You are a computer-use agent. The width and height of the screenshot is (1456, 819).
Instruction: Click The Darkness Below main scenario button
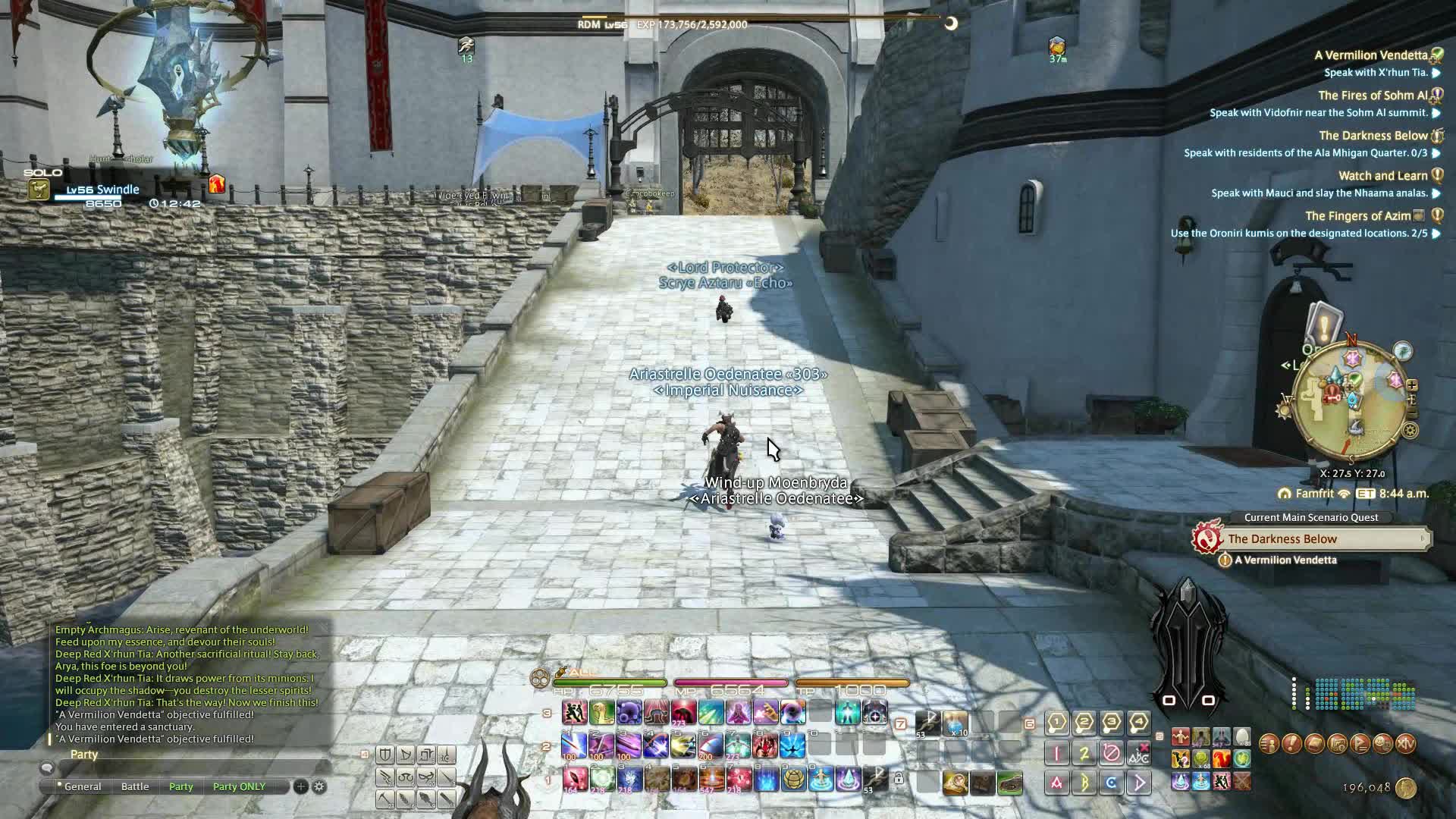tap(1319, 539)
